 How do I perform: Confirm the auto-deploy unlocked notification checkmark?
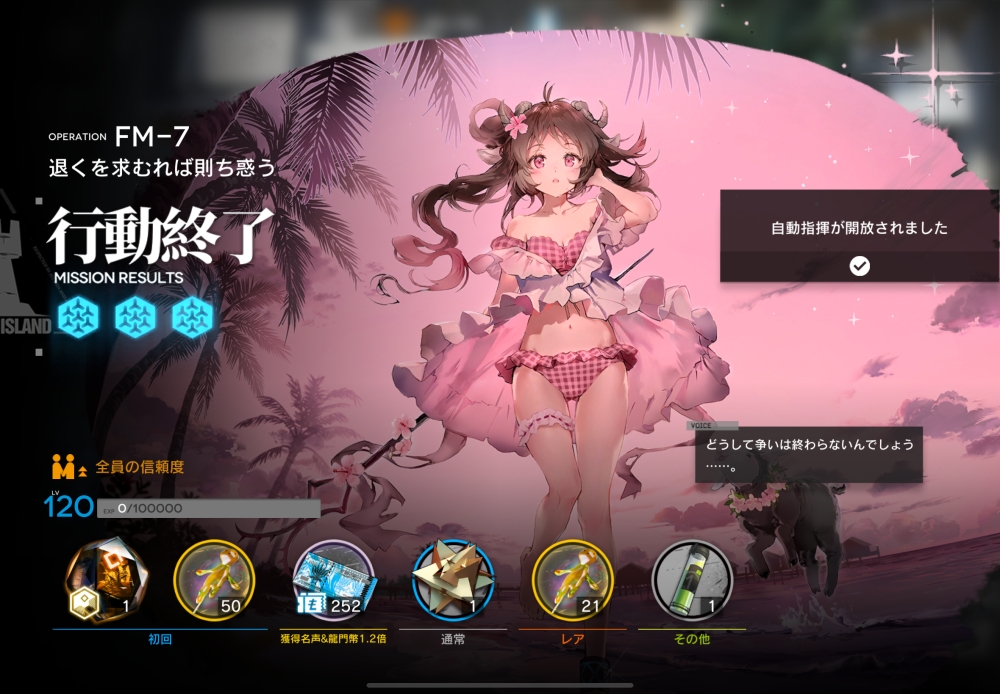pyautogui.click(x=859, y=266)
